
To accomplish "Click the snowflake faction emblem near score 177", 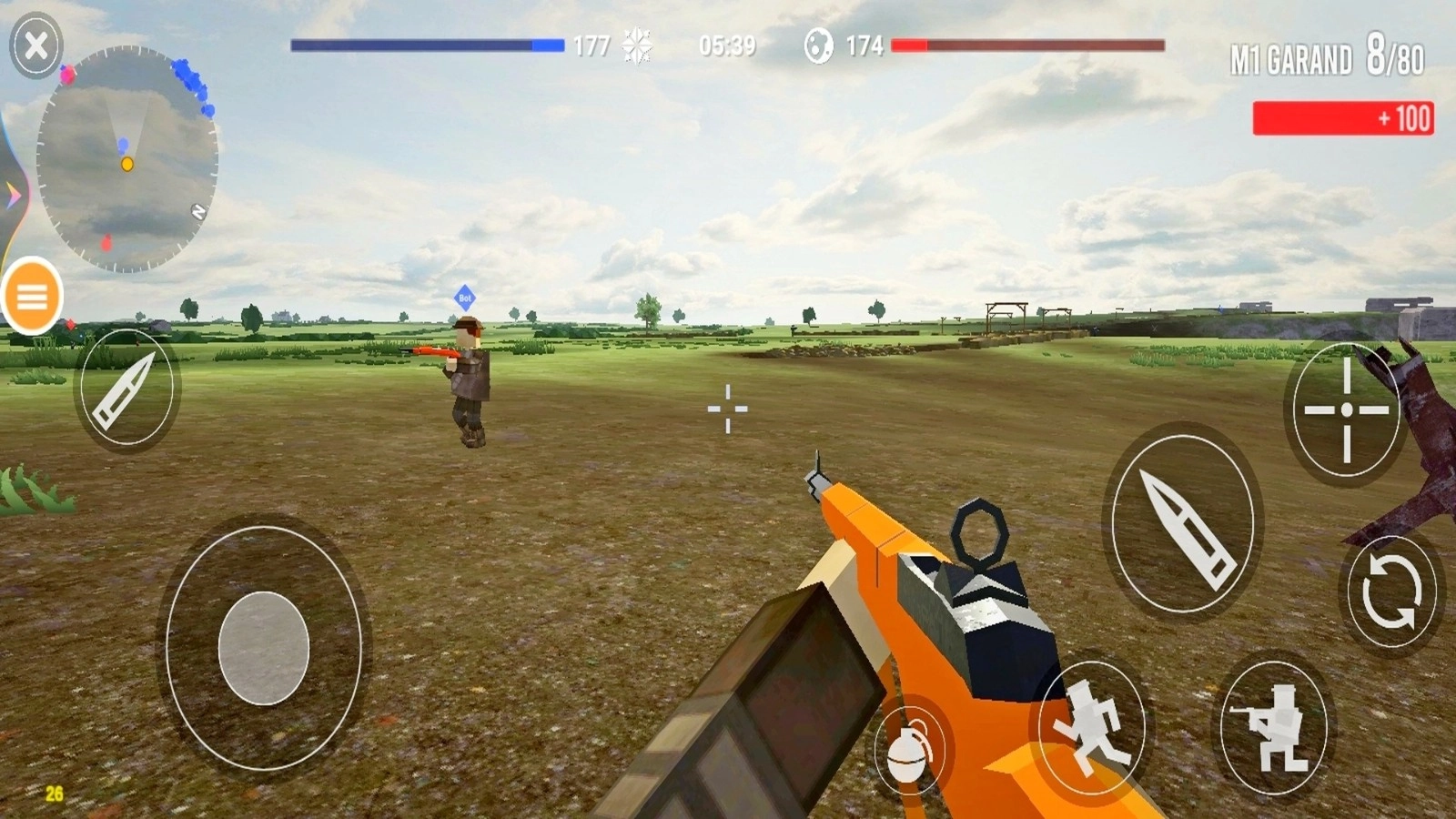I will click(637, 43).
